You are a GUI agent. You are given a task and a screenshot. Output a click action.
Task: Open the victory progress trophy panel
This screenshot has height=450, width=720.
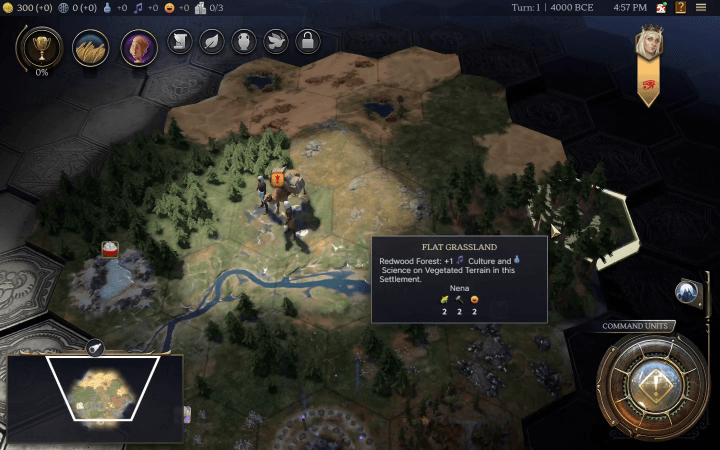42,46
